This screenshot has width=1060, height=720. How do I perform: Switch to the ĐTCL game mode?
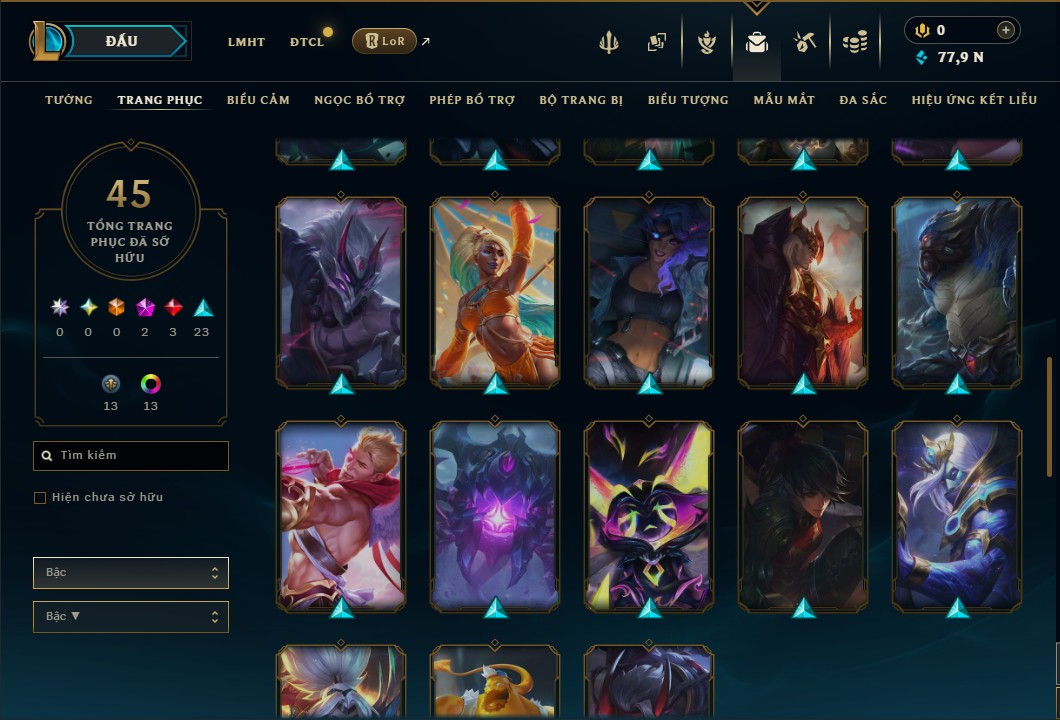pyautogui.click(x=307, y=42)
